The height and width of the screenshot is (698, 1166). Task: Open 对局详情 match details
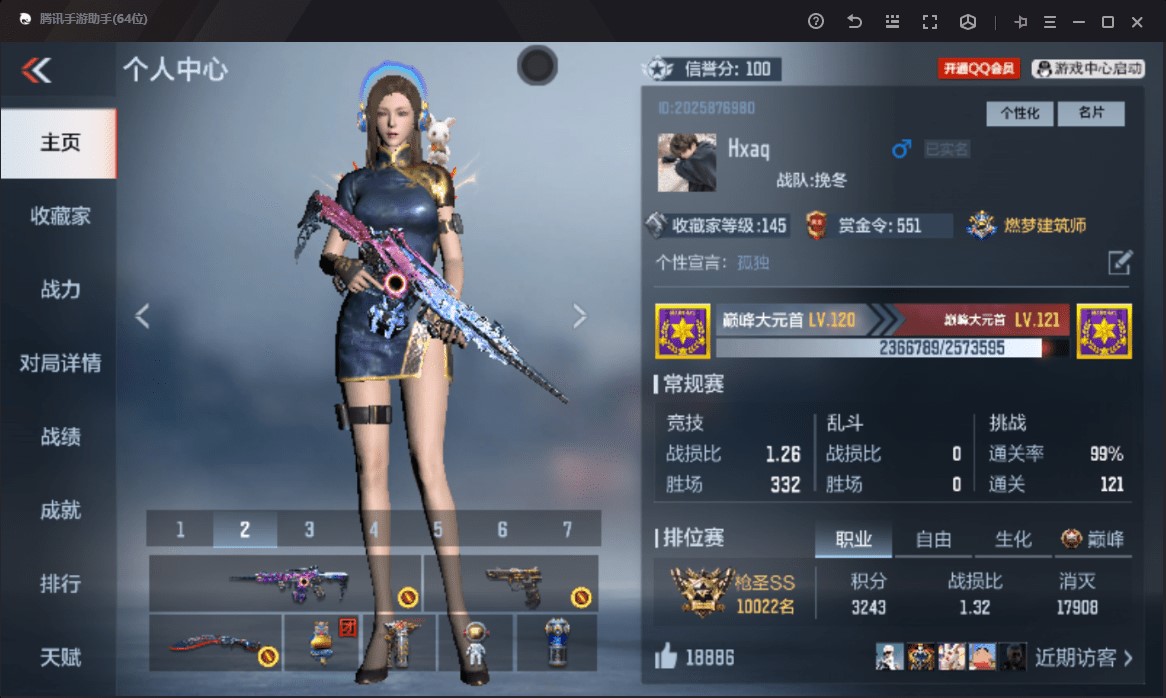coord(59,363)
